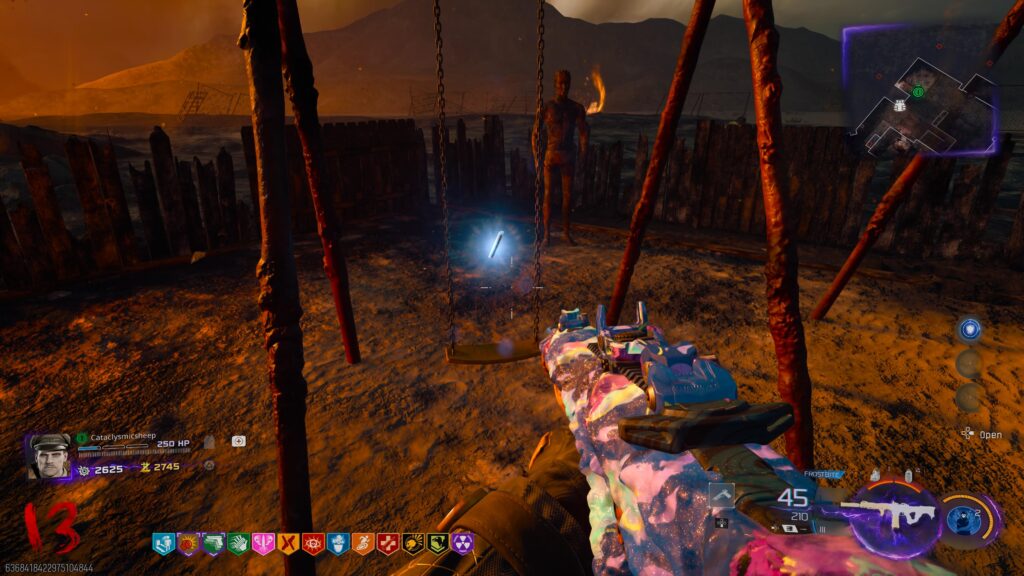Screen dimensions: 1024x576
Task: Click the Stamin-Up running figure perk
Action: tap(363, 544)
